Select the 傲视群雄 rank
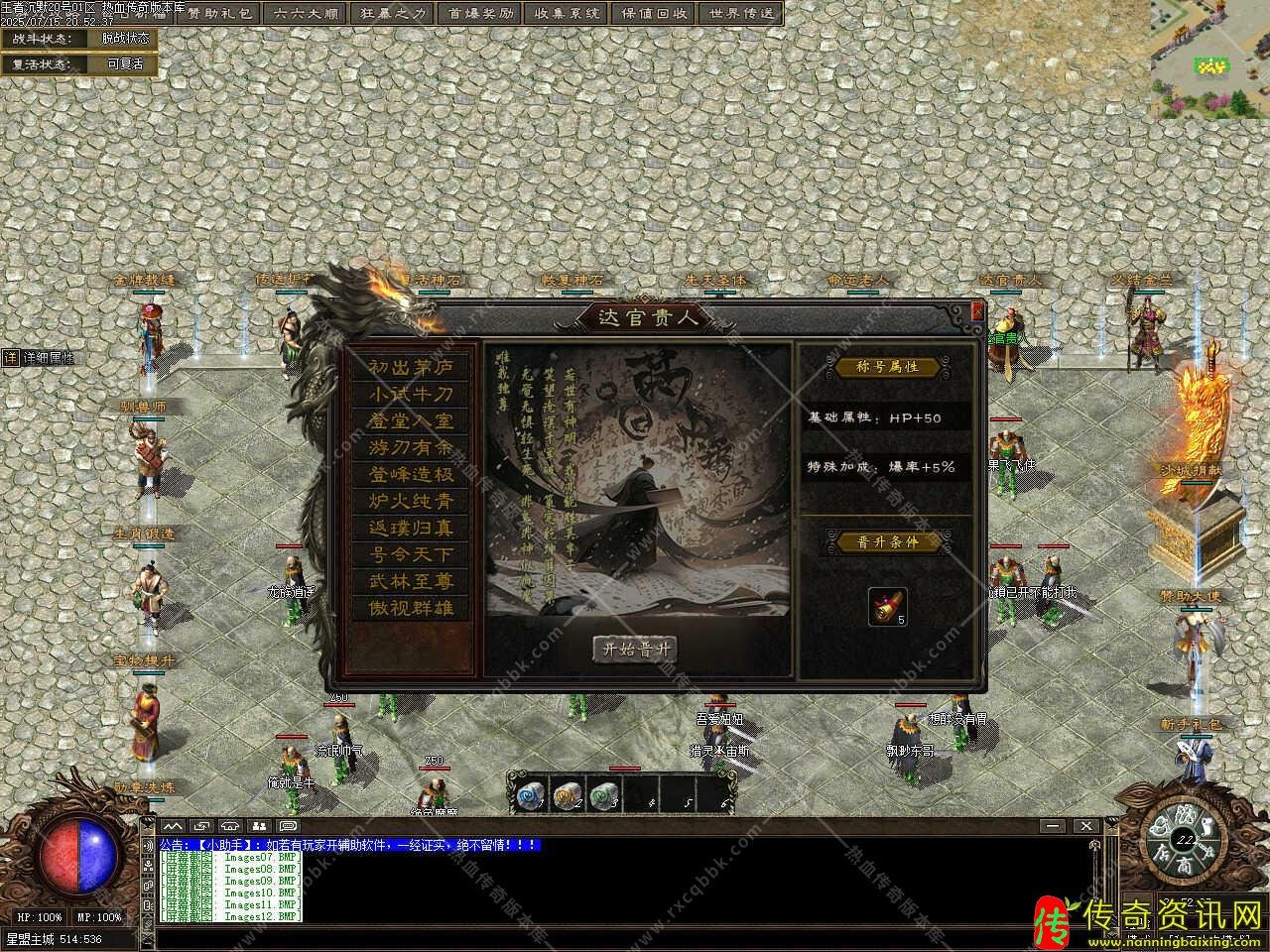The width and height of the screenshot is (1270, 952). coord(411,608)
